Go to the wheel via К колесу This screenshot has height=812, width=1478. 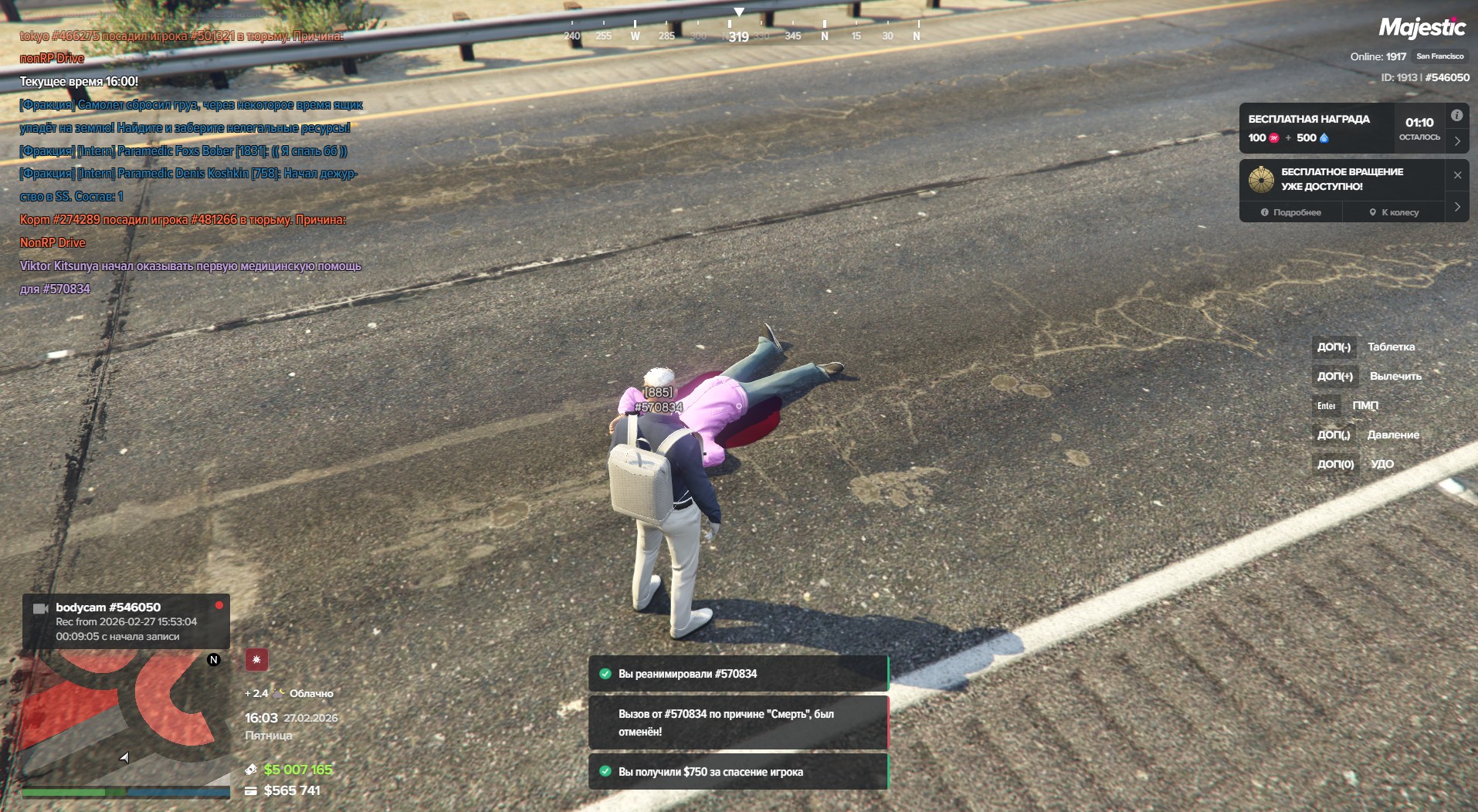(x=1394, y=212)
